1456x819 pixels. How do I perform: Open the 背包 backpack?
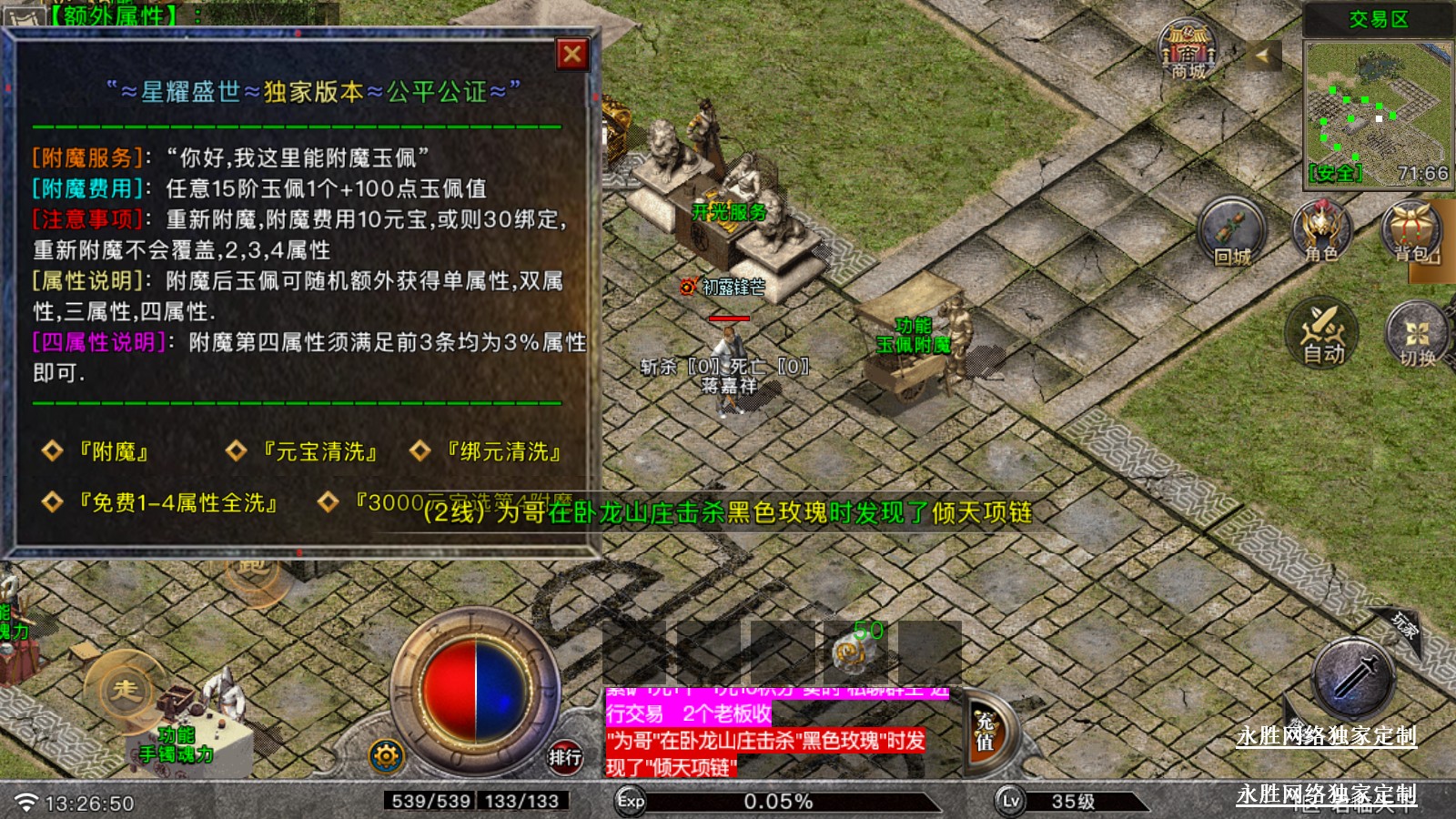pos(1411,231)
